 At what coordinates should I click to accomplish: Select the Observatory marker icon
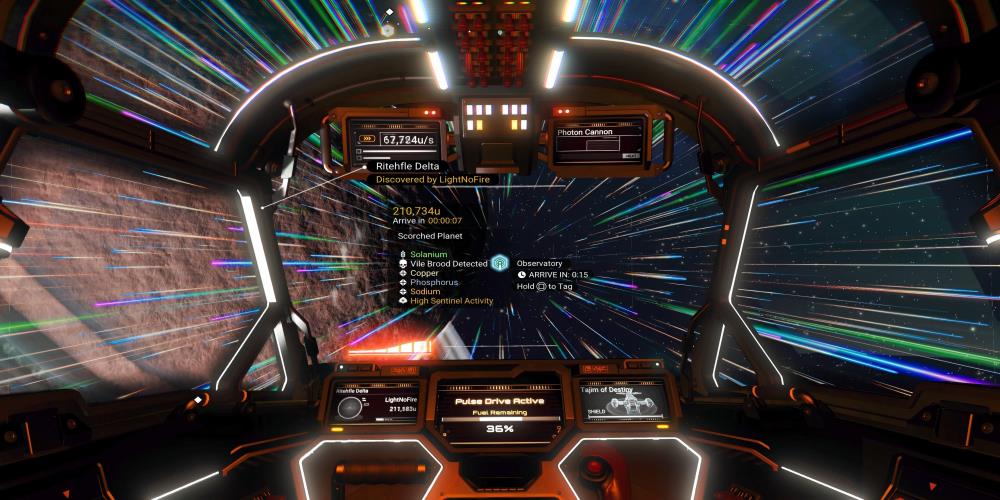point(502,264)
